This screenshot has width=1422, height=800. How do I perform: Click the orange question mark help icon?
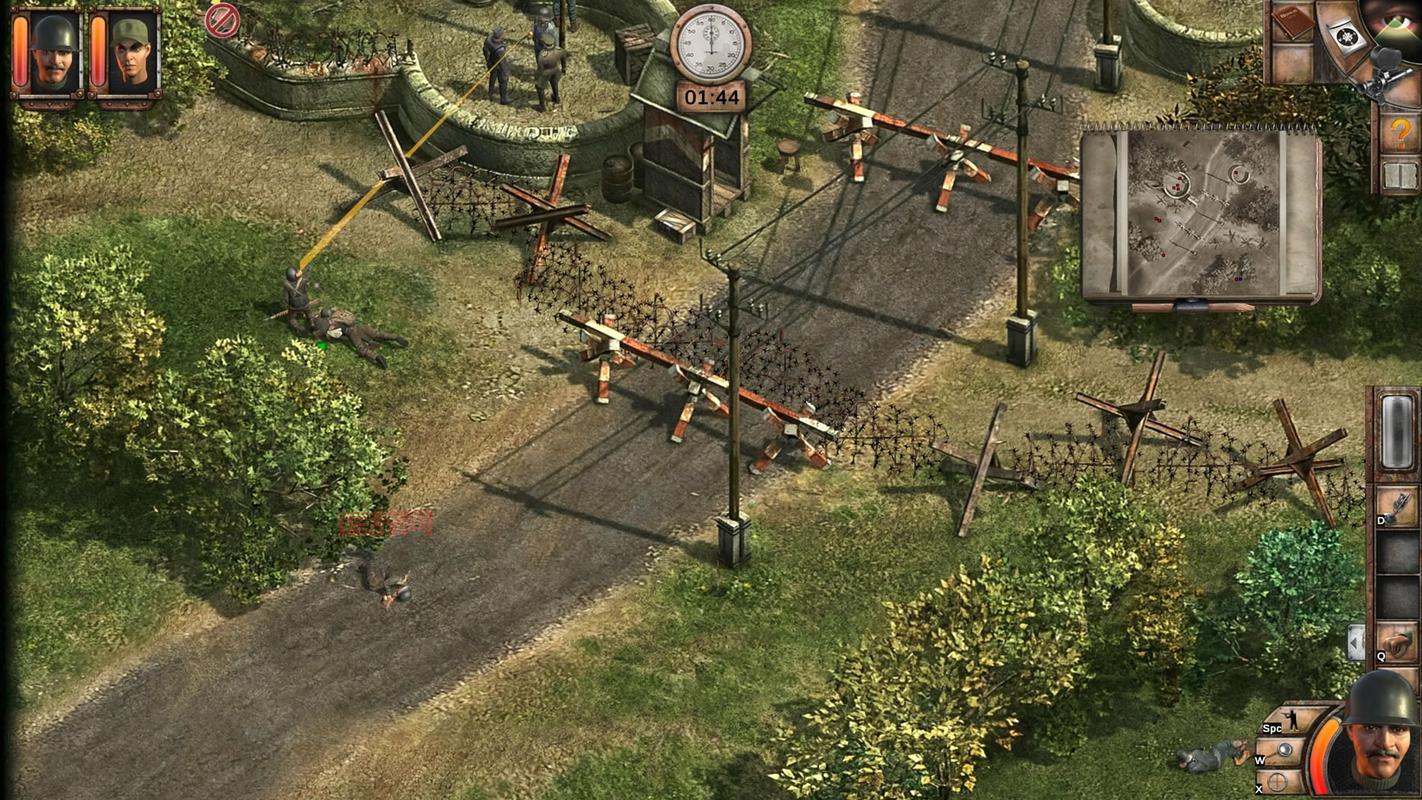coord(1400,133)
